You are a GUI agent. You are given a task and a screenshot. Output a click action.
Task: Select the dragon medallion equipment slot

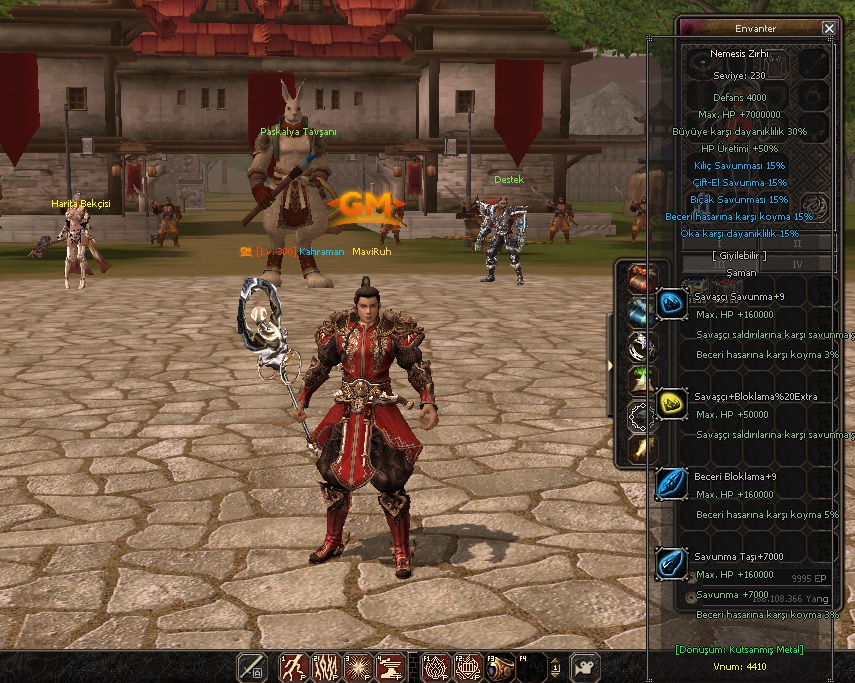pyautogui.click(x=815, y=206)
